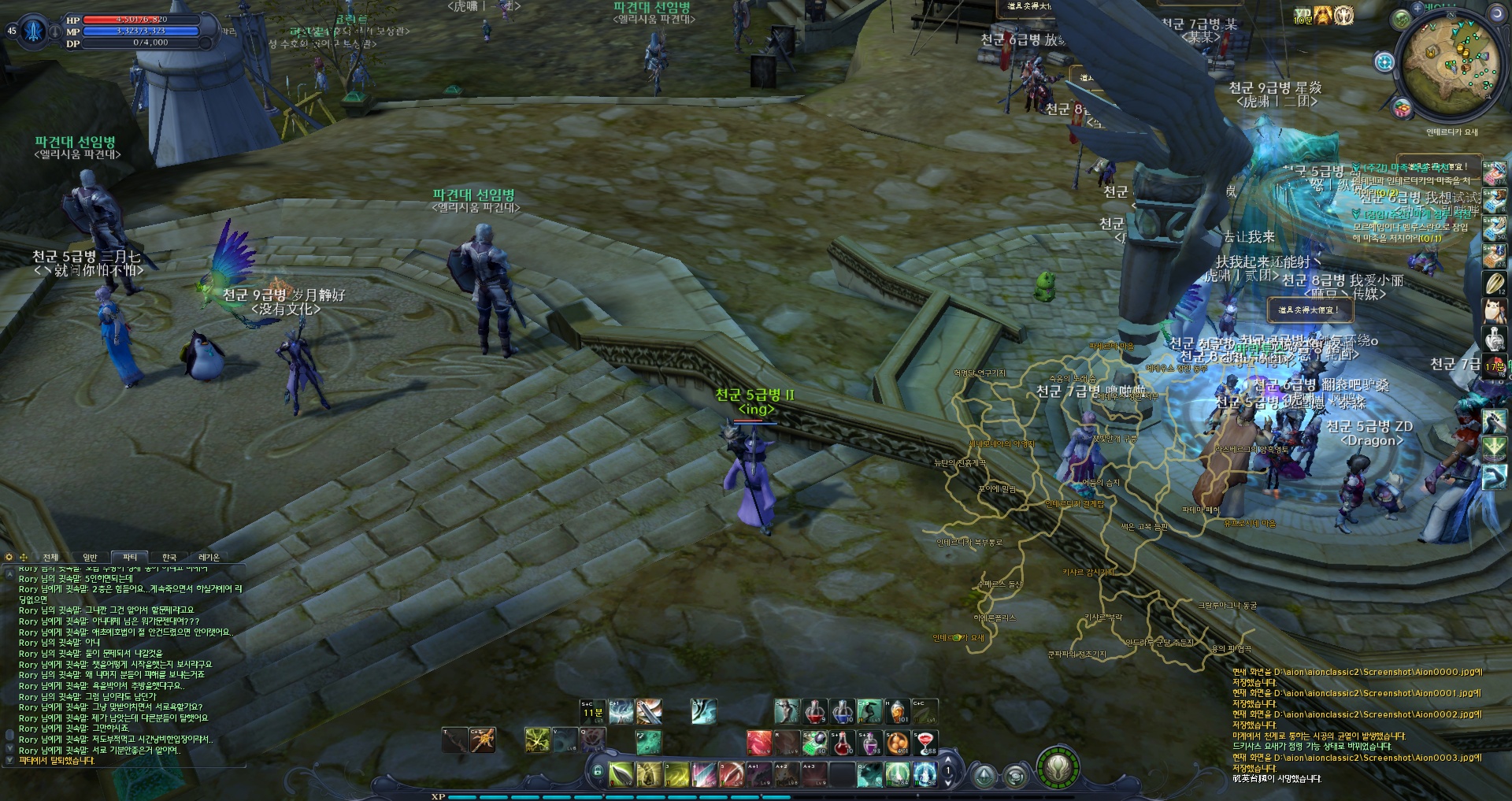Image resolution: width=1512 pixels, height=801 pixels.
Task: Use the blue mana potion slot
Action: pyautogui.click(x=842, y=712)
